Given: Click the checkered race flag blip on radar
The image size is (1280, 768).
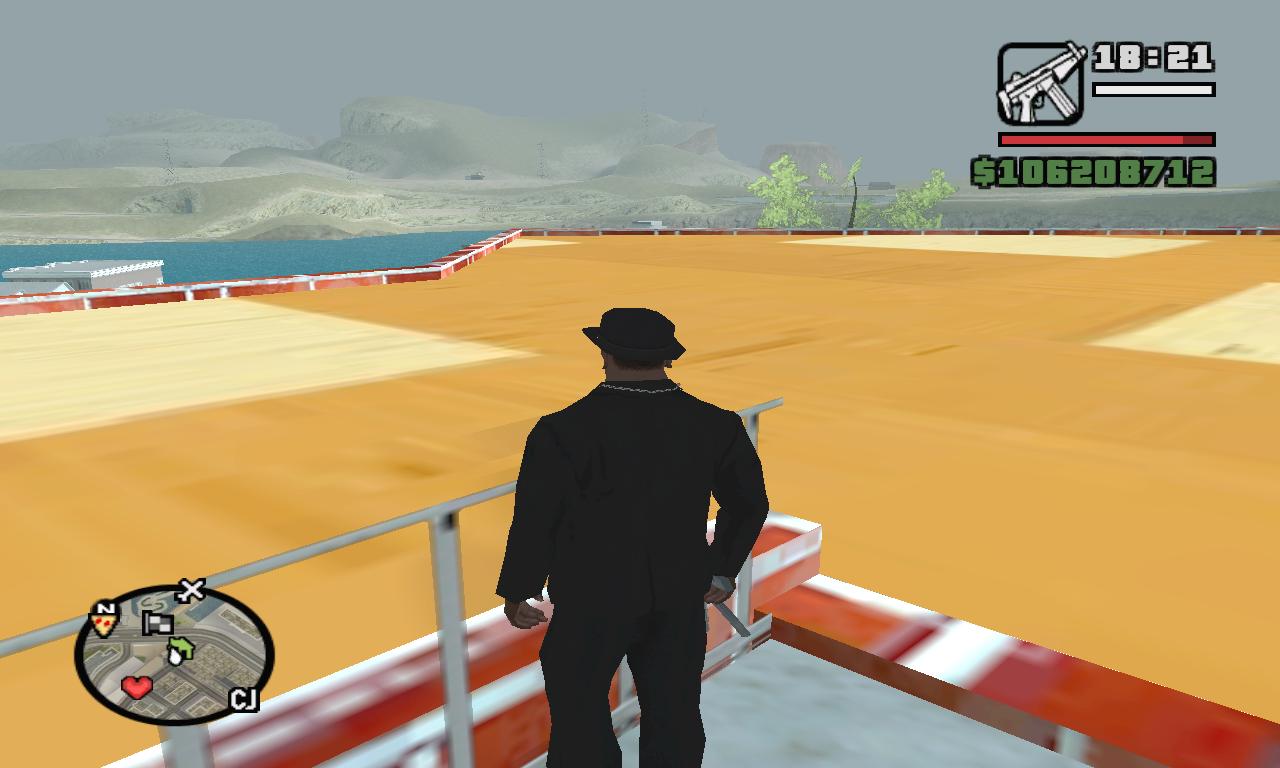Looking at the screenshot, I should coord(157,624).
